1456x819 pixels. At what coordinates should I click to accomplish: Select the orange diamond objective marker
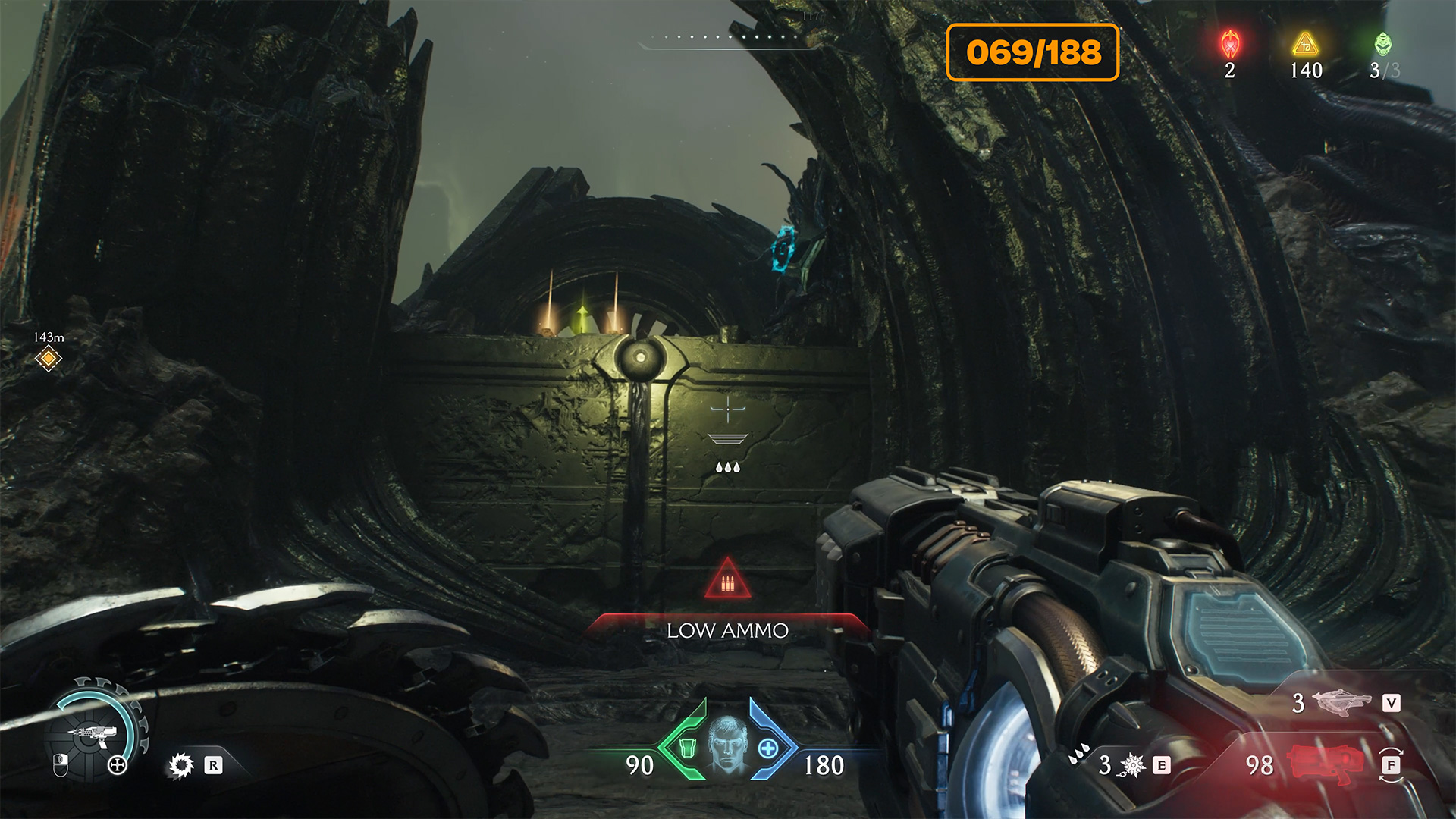click(x=49, y=358)
